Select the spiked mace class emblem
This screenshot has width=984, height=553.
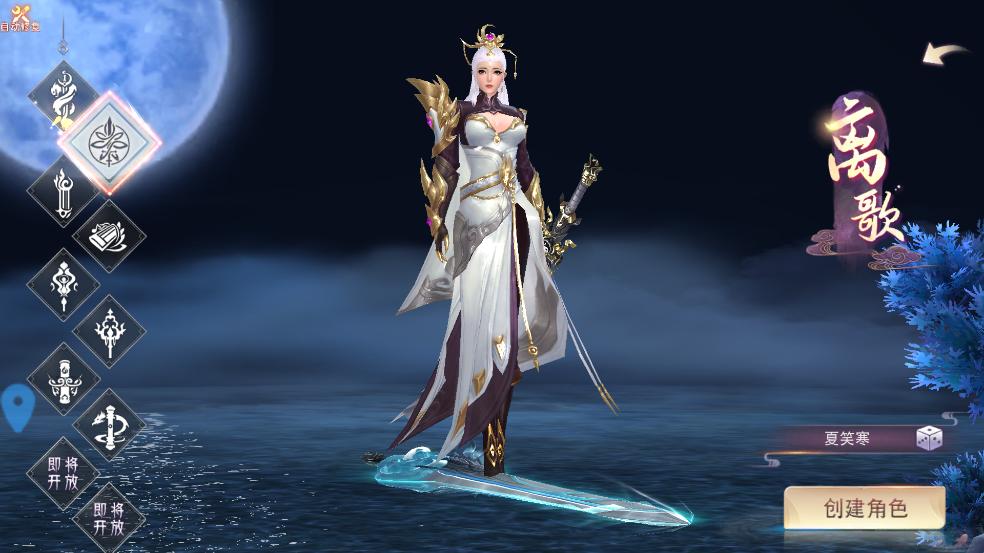tap(109, 331)
